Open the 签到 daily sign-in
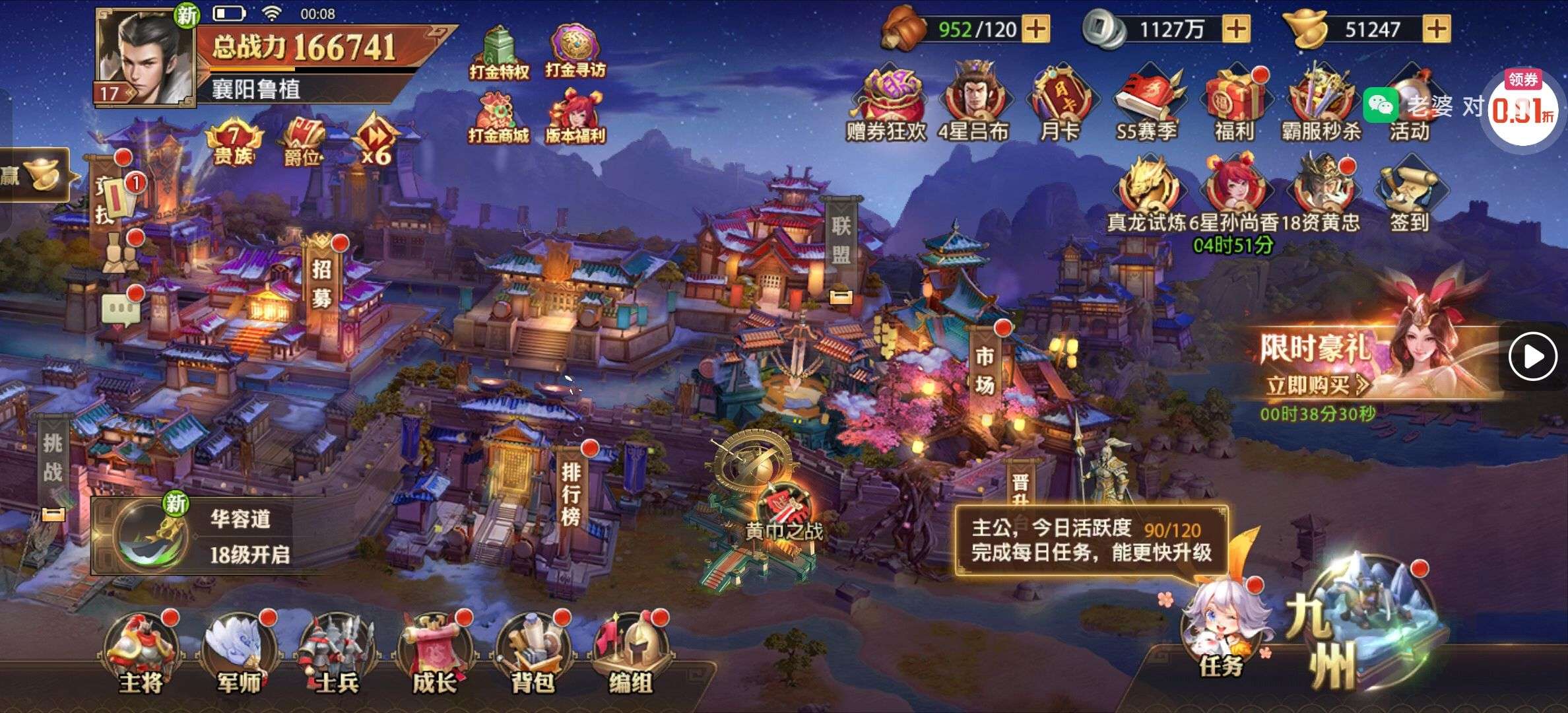 1409,195
